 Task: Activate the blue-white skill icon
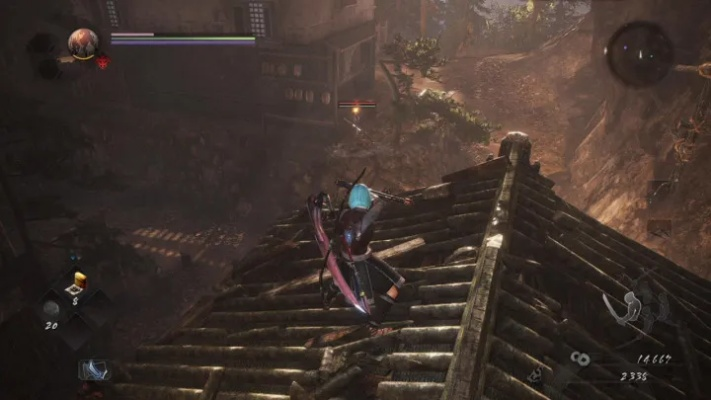pyautogui.click(x=93, y=369)
